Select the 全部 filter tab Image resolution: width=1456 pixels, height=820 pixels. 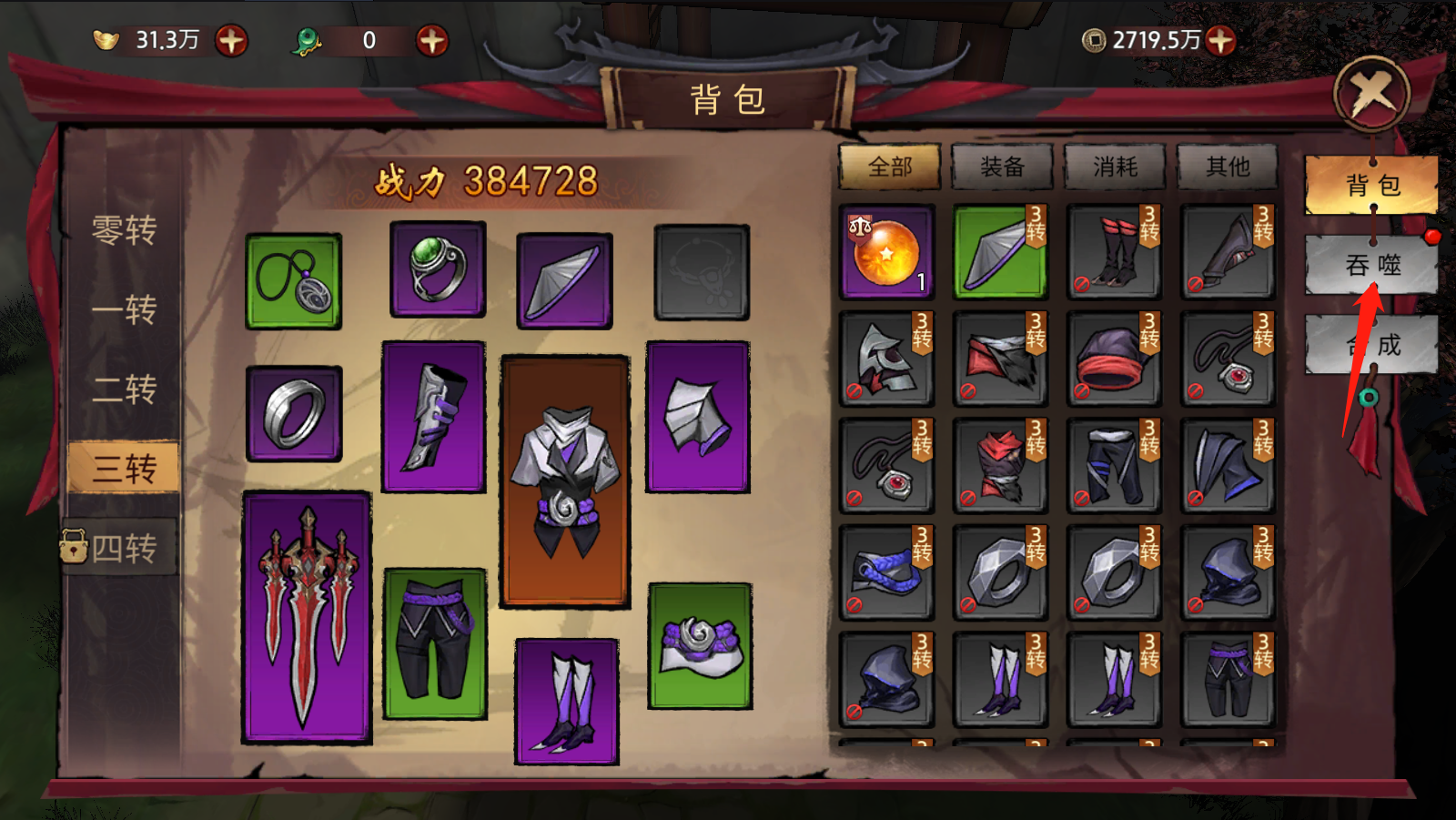pos(889,167)
